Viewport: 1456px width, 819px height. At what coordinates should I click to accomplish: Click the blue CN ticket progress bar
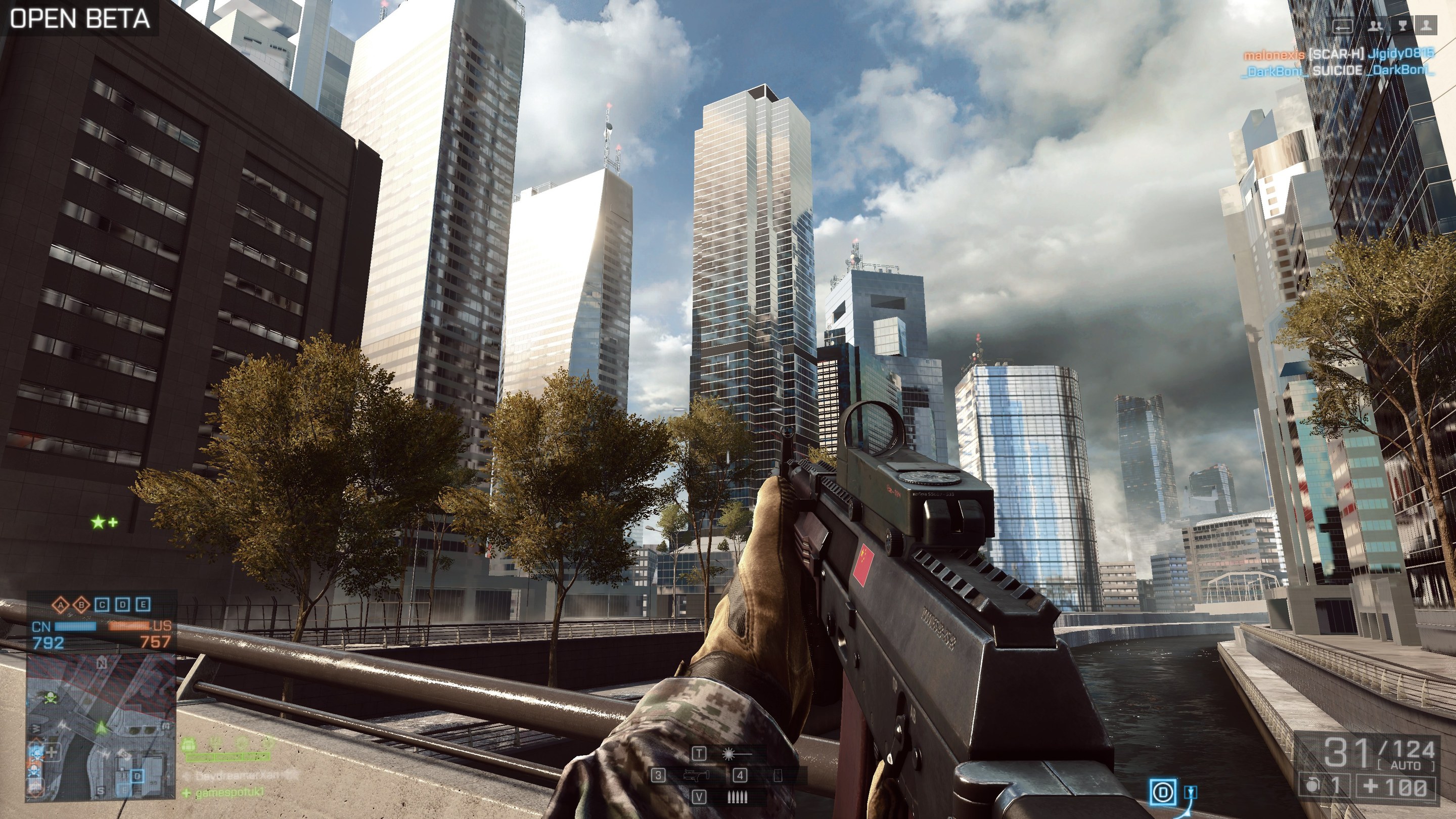75,627
